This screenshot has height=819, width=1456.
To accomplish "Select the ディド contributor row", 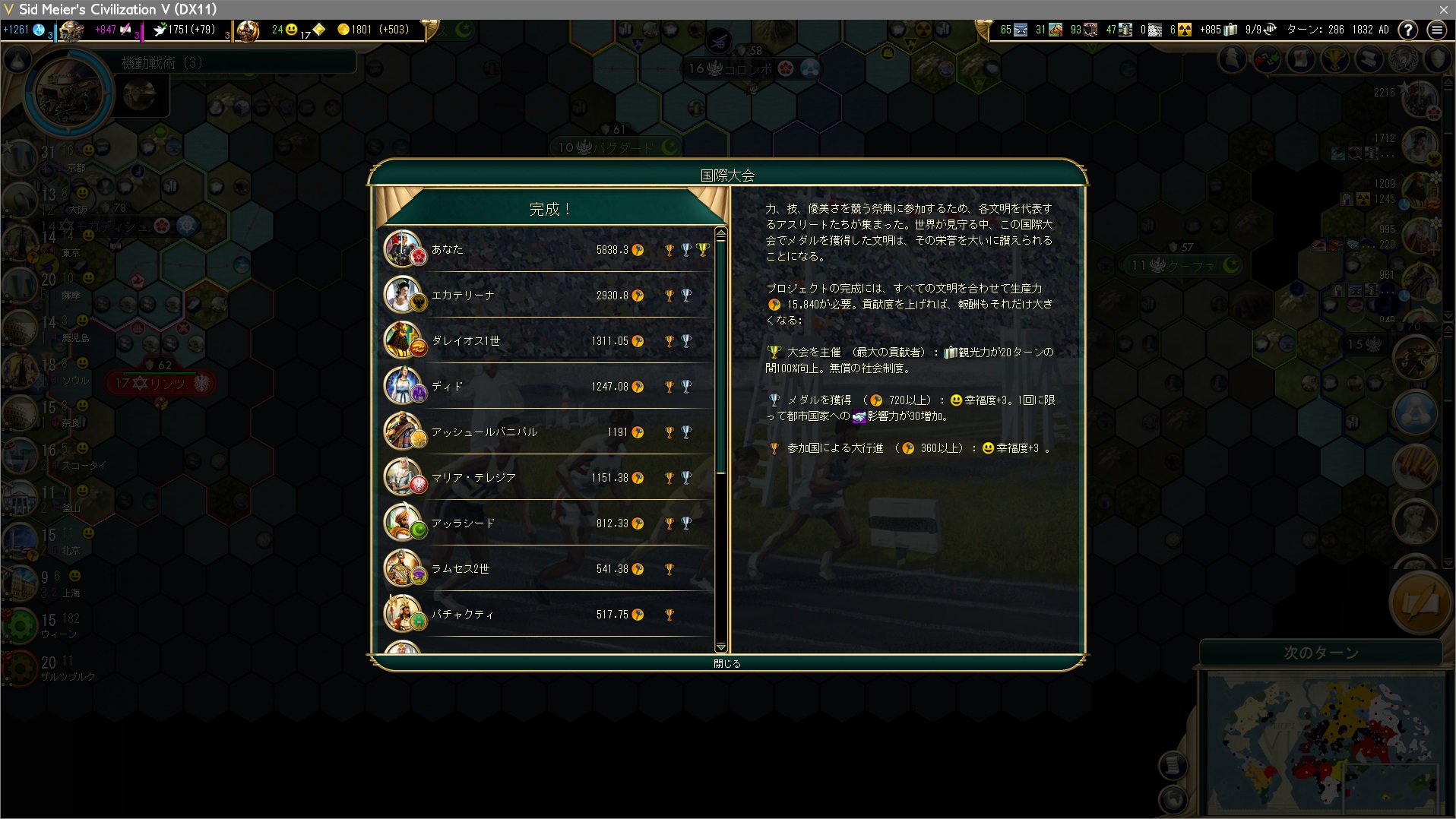I will pyautogui.click(x=547, y=387).
